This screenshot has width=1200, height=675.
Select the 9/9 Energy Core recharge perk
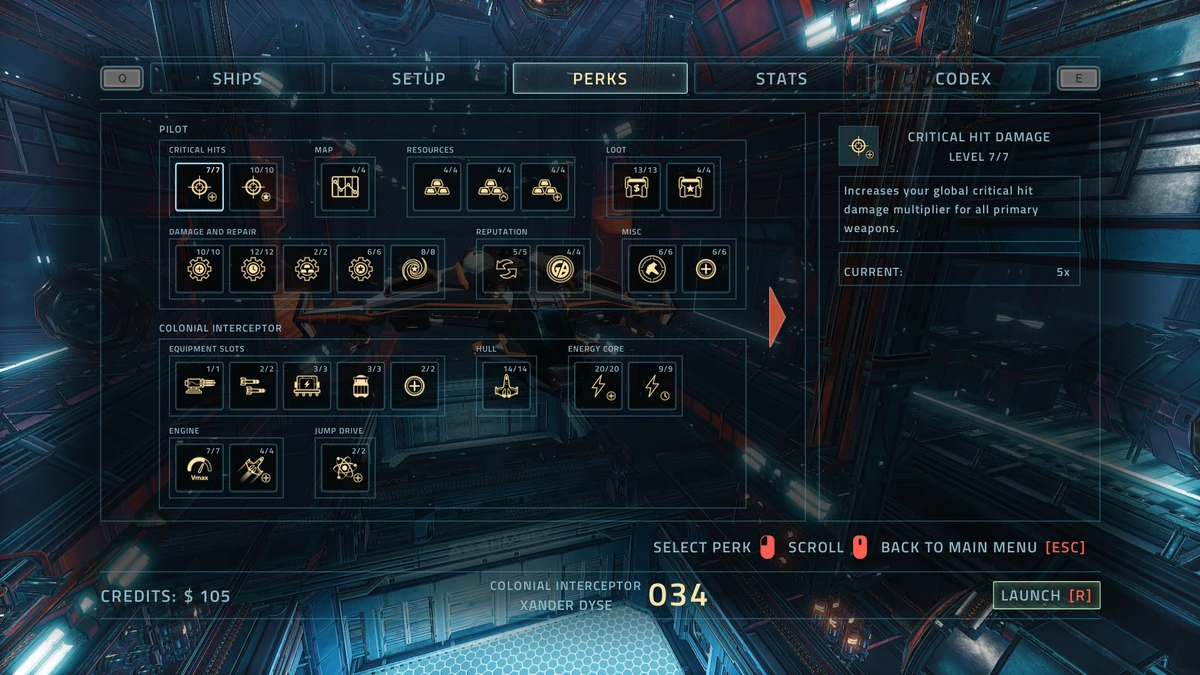click(653, 386)
